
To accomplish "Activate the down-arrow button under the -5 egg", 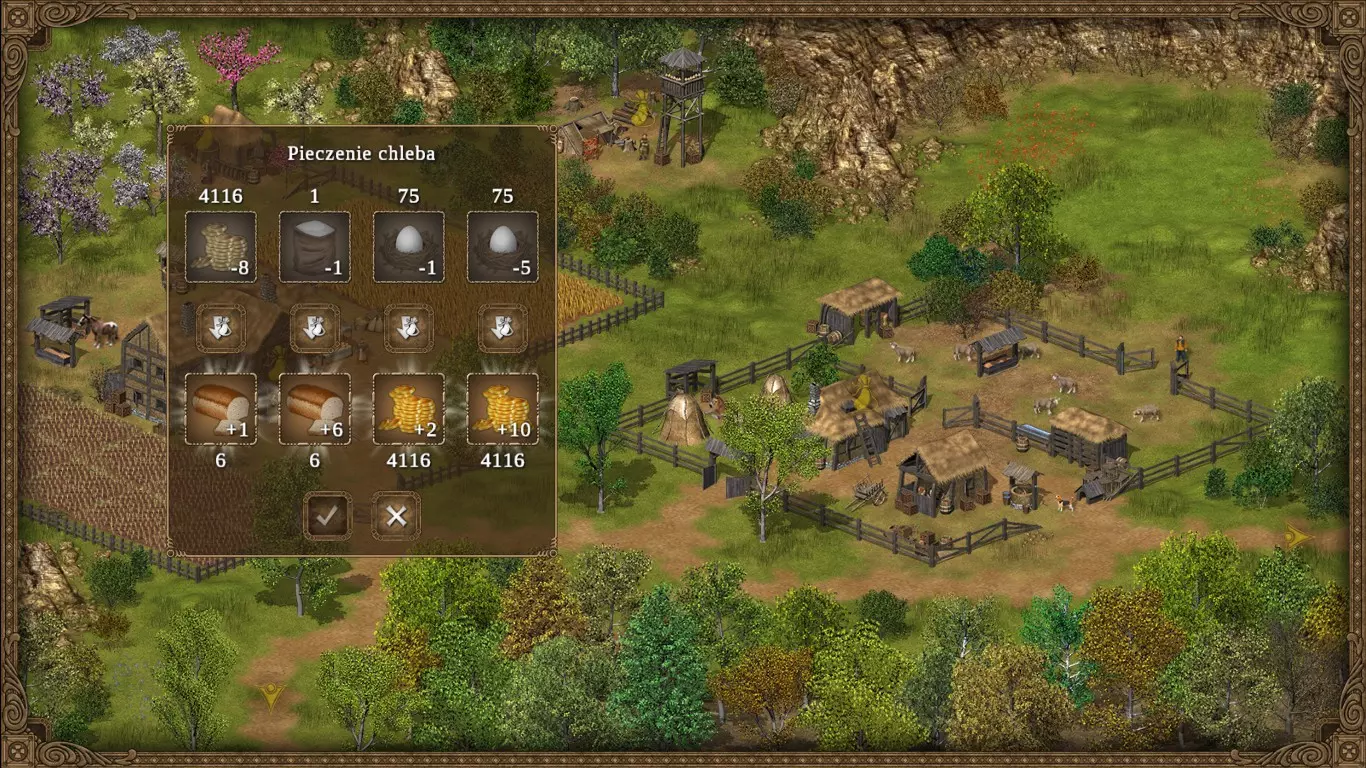I will (x=502, y=328).
